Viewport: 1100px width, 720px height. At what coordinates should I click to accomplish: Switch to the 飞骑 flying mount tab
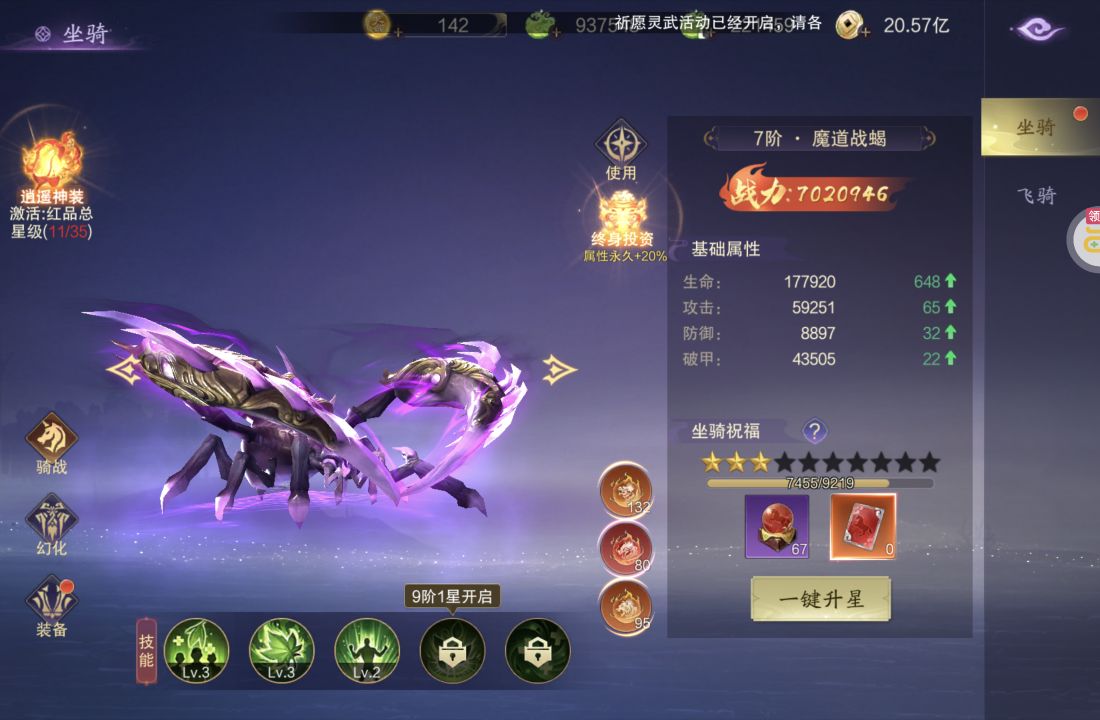point(1037,196)
